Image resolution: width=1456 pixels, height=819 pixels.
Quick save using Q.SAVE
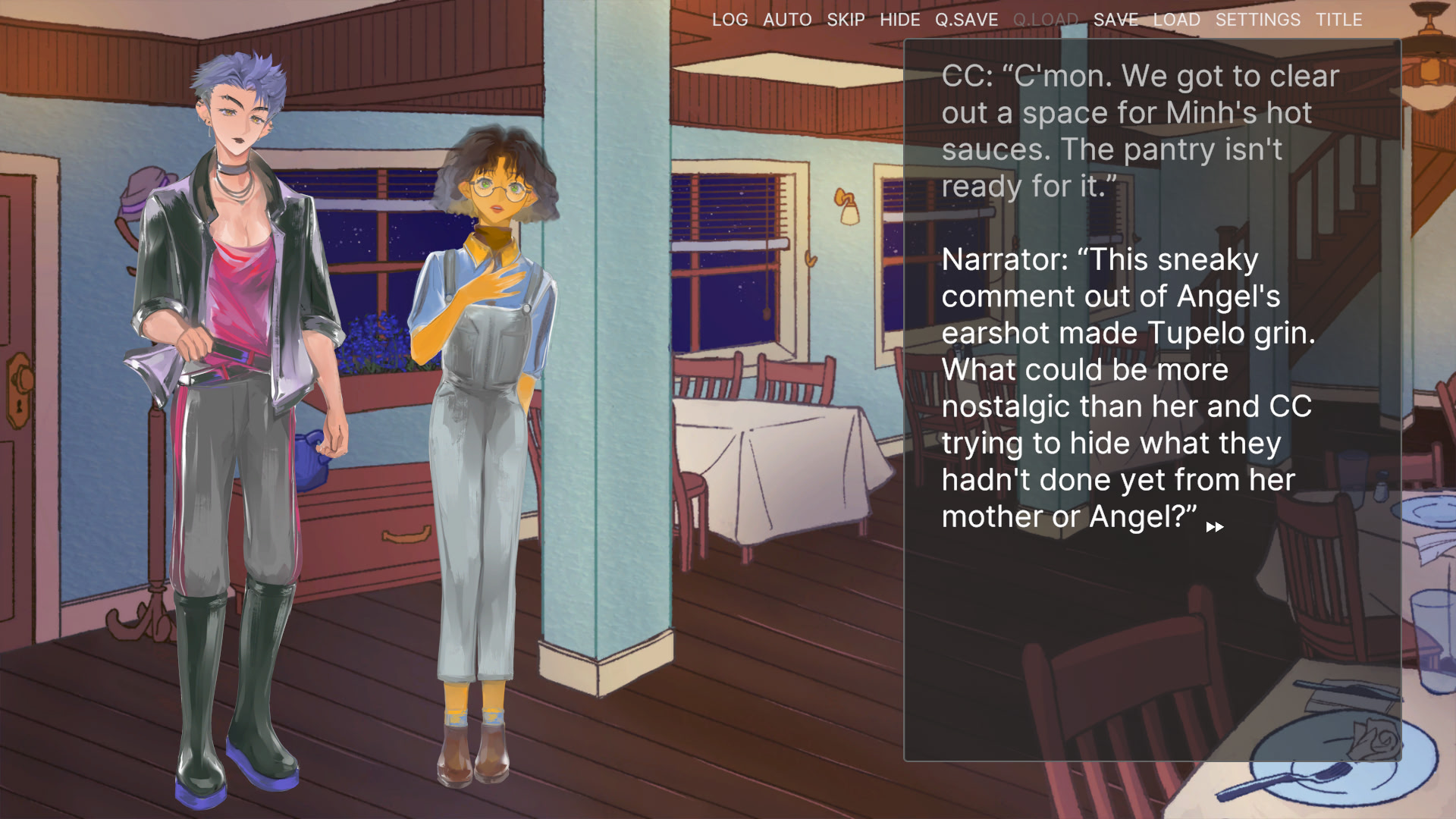click(966, 20)
